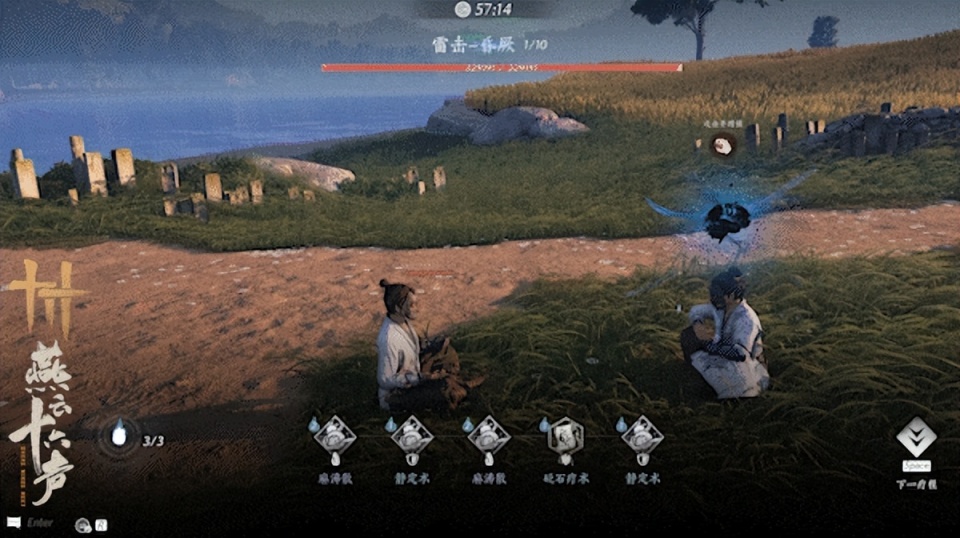Select the 砭石疗水 medicine card
Screen dimensions: 960x538
point(565,437)
